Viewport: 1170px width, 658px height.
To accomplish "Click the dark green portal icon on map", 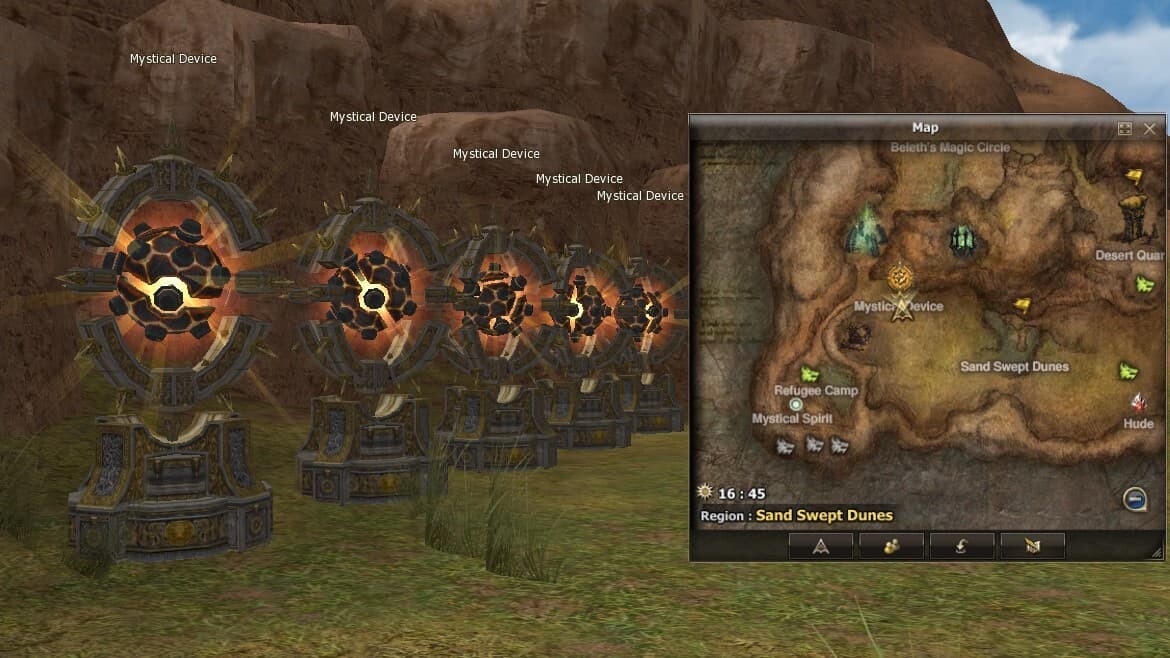I will click(x=962, y=239).
